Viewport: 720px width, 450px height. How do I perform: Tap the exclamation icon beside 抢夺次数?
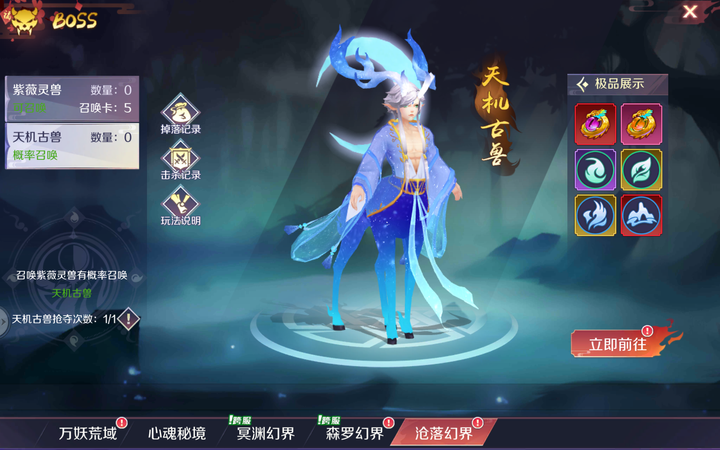pyautogui.click(x=130, y=319)
